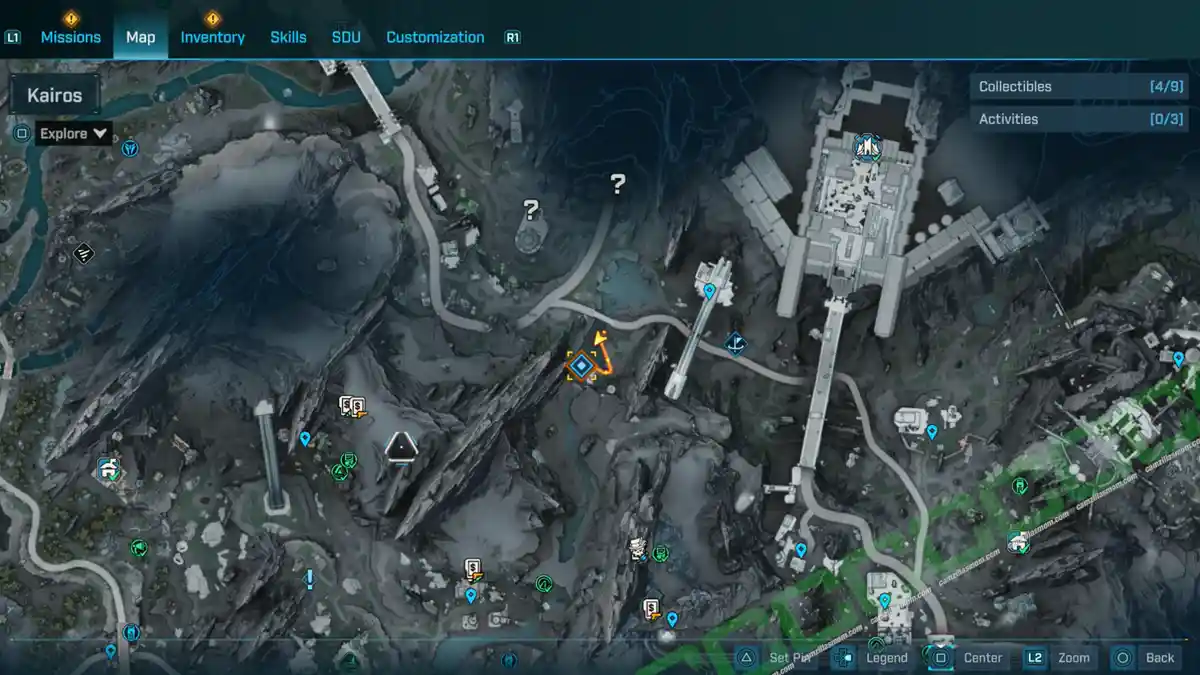The height and width of the screenshot is (675, 1200).
Task: Switch to the Missions tab
Action: coord(70,37)
